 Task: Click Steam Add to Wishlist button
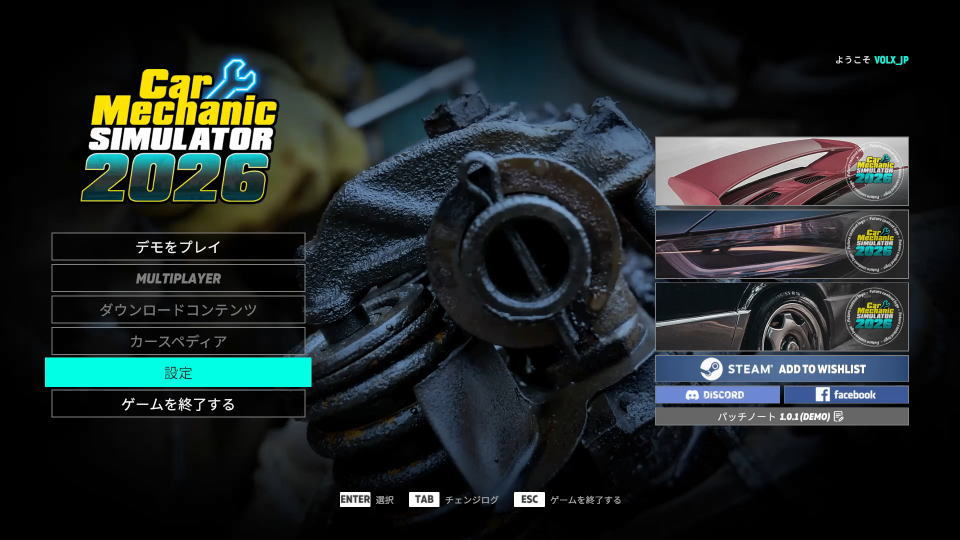tap(781, 368)
